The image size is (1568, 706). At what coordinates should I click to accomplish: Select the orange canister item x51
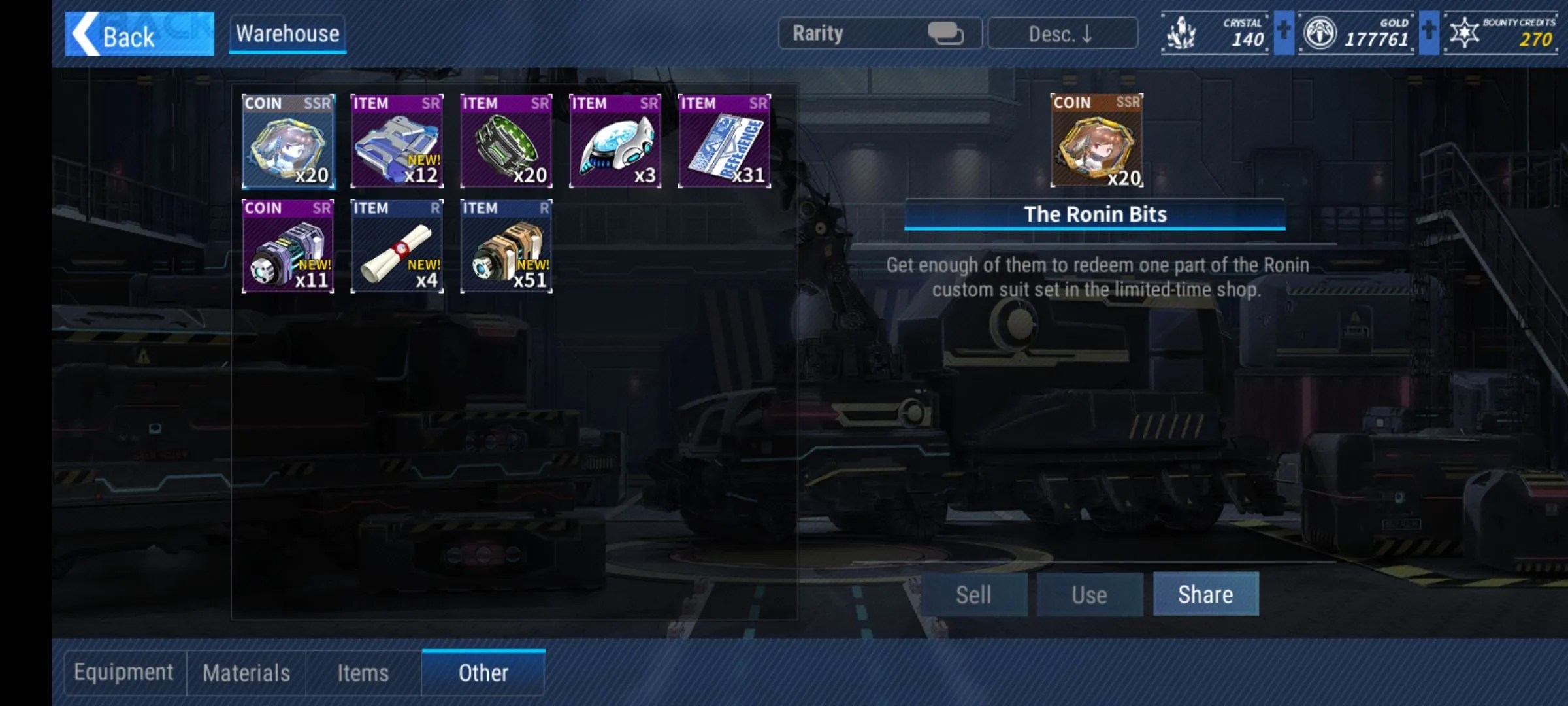tap(506, 246)
